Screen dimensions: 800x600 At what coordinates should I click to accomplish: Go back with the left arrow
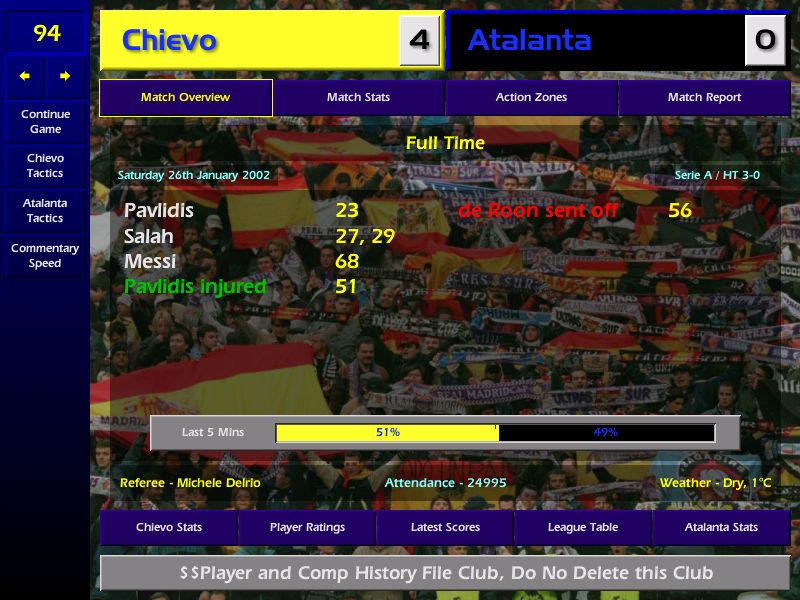(x=25, y=76)
